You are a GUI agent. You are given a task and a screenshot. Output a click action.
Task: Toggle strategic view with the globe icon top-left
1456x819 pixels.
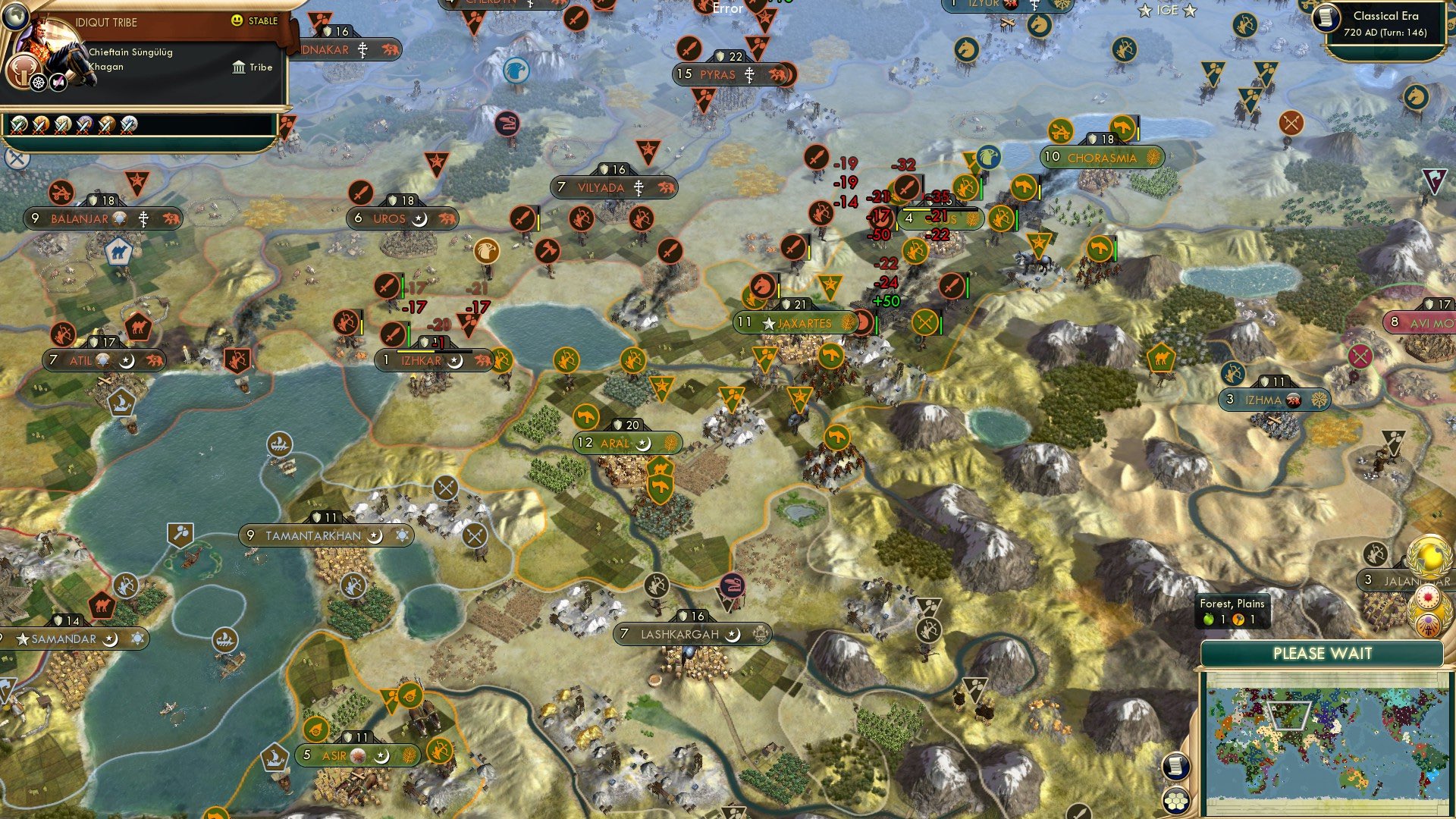click(x=15, y=15)
